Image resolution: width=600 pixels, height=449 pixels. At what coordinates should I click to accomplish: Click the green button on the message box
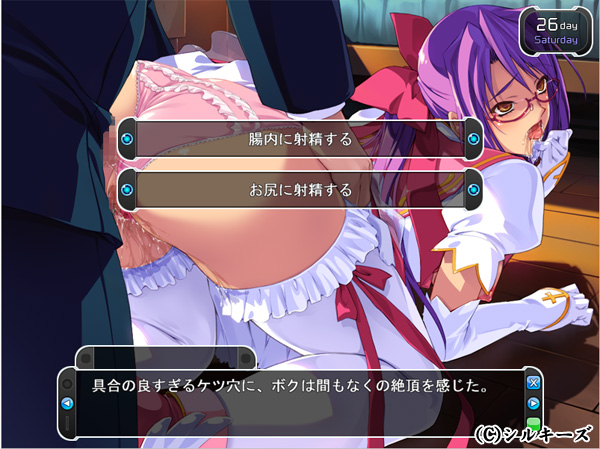tap(534, 423)
